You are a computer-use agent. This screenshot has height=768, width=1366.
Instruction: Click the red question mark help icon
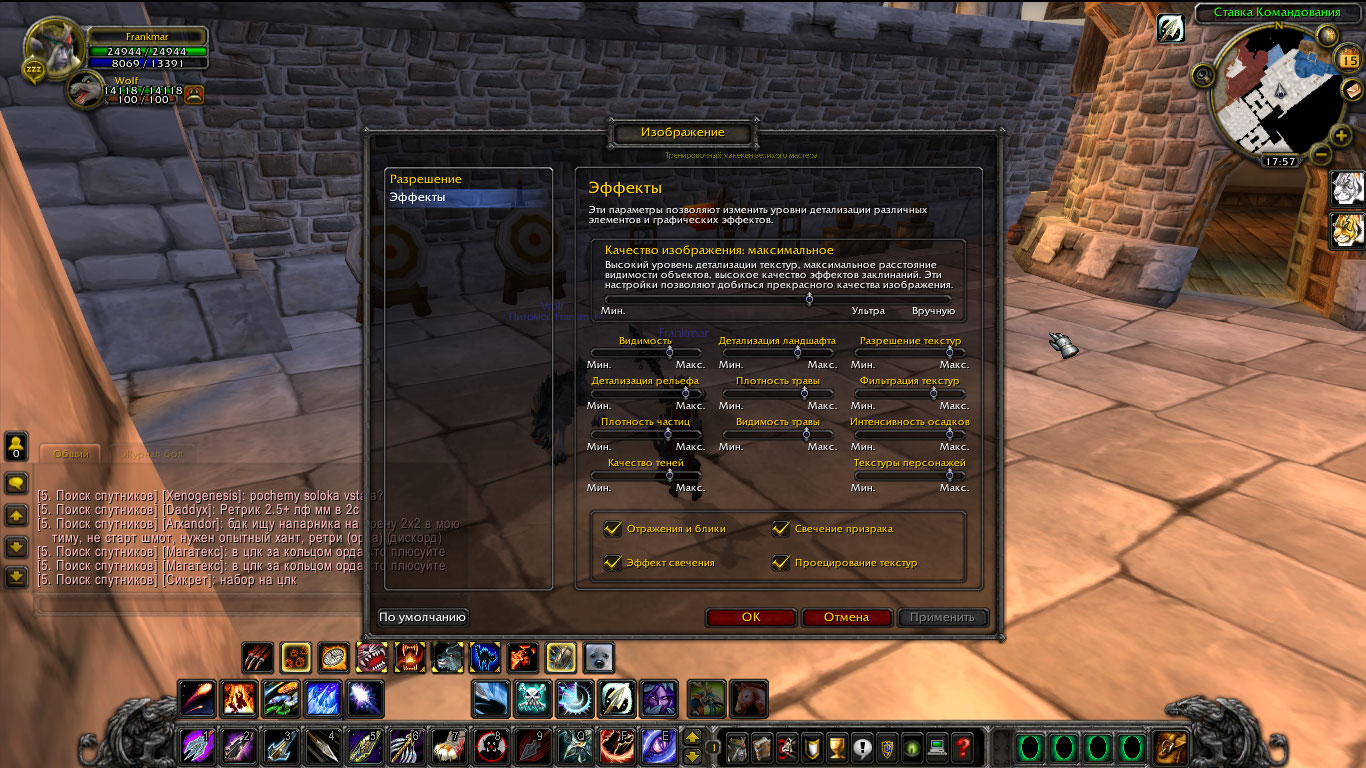coord(962,746)
